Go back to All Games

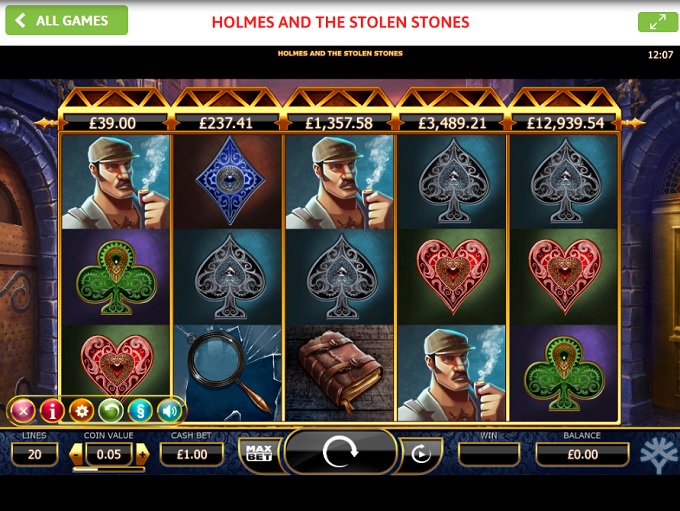pos(66,20)
